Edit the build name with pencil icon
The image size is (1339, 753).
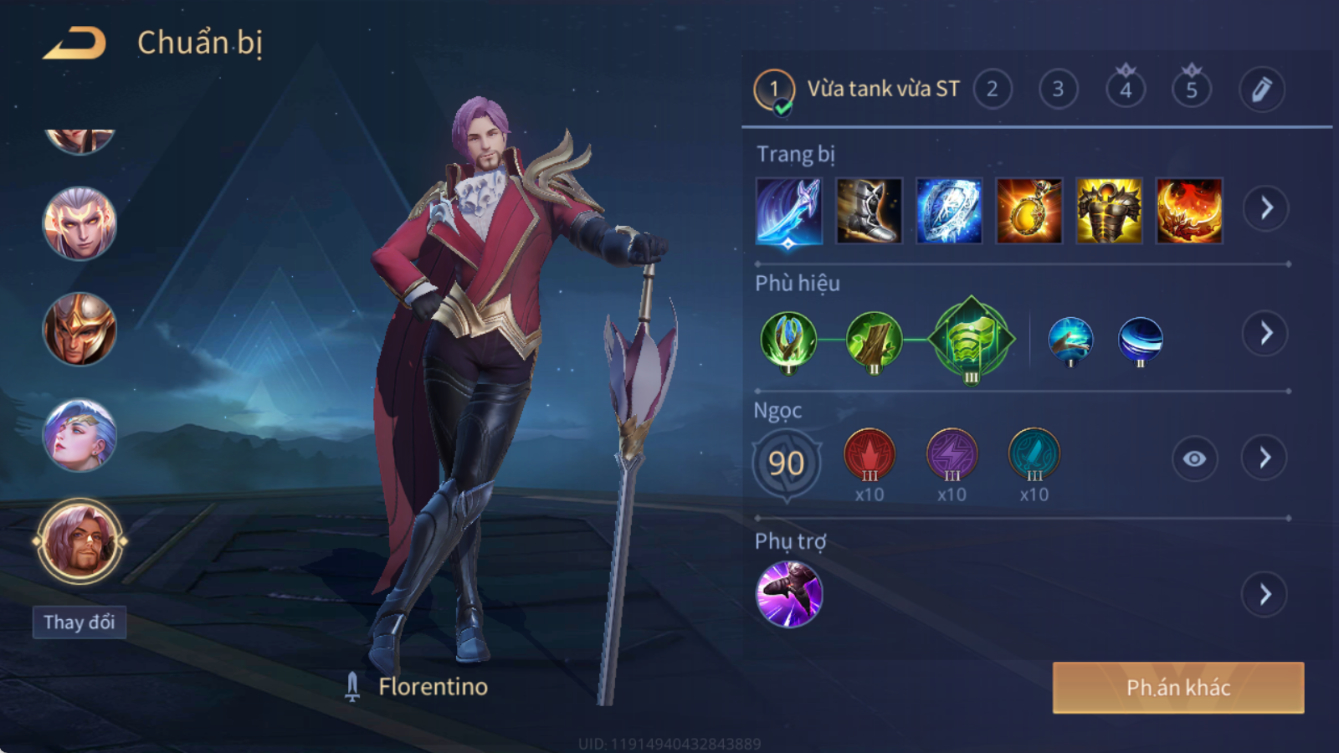pos(1261,90)
